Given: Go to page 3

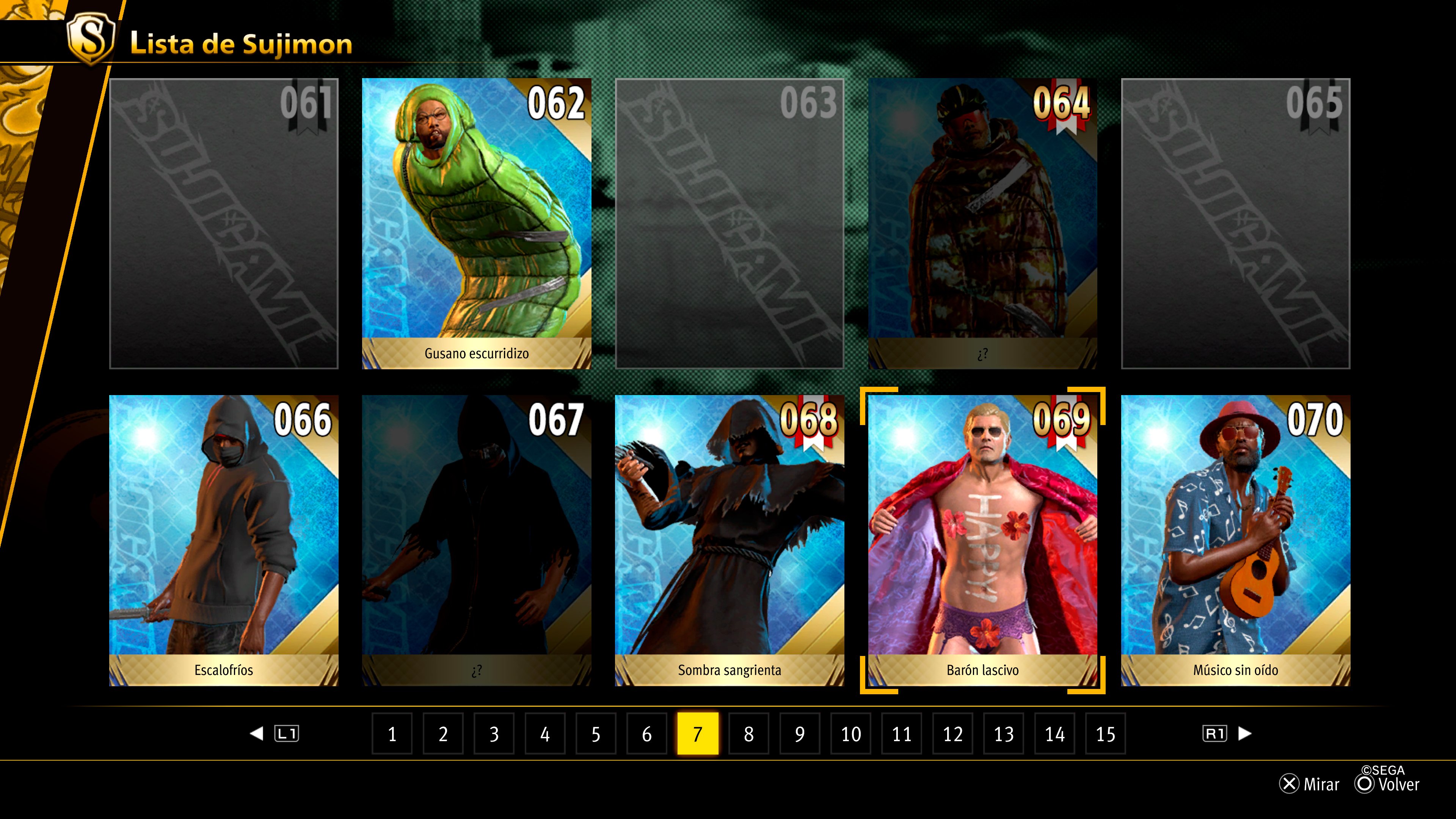Looking at the screenshot, I should pyautogui.click(x=494, y=734).
